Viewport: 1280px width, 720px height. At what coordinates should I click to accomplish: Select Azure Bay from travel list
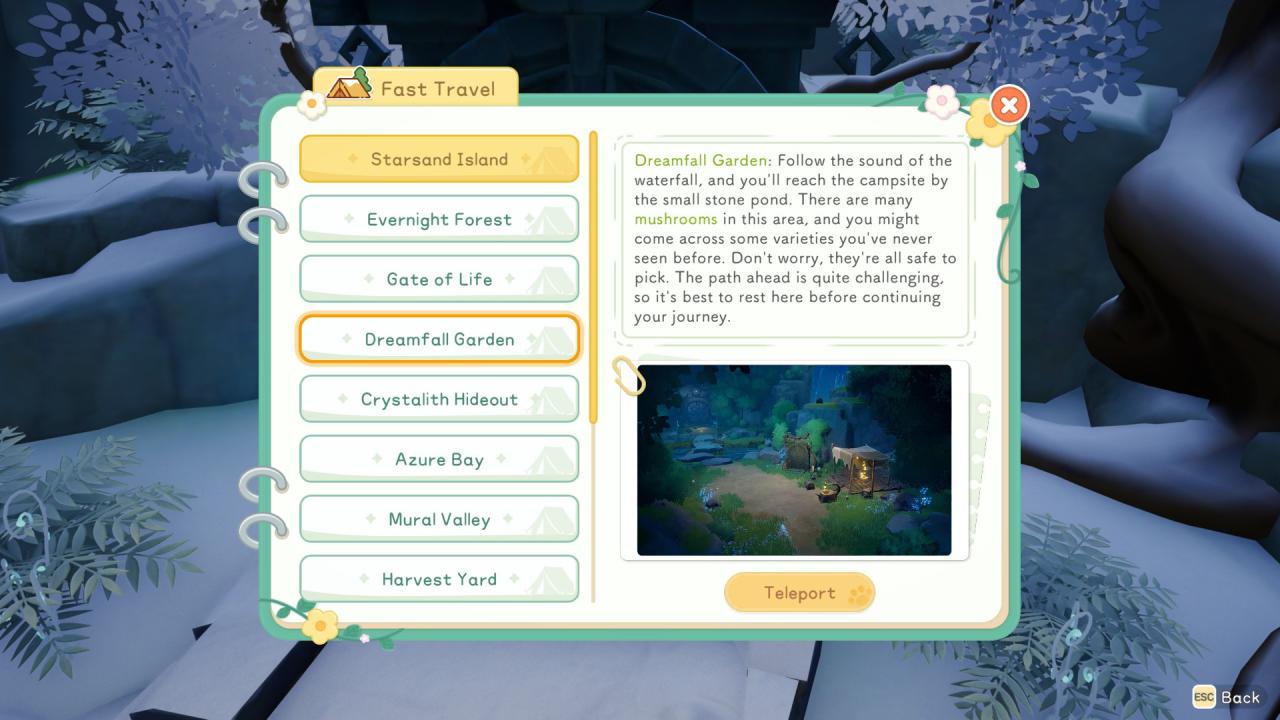(439, 459)
